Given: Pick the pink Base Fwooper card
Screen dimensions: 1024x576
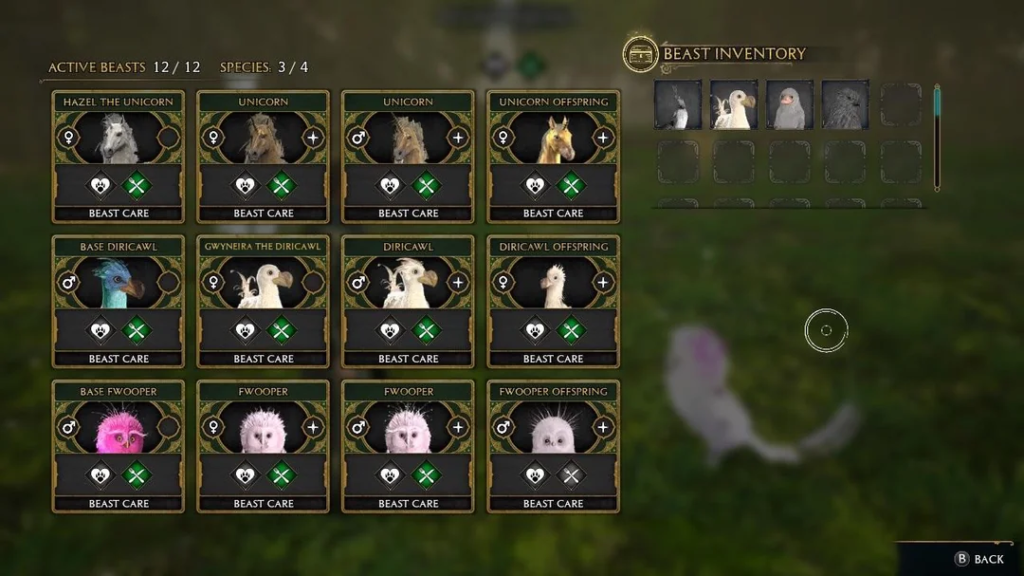Looking at the screenshot, I should [x=118, y=429].
